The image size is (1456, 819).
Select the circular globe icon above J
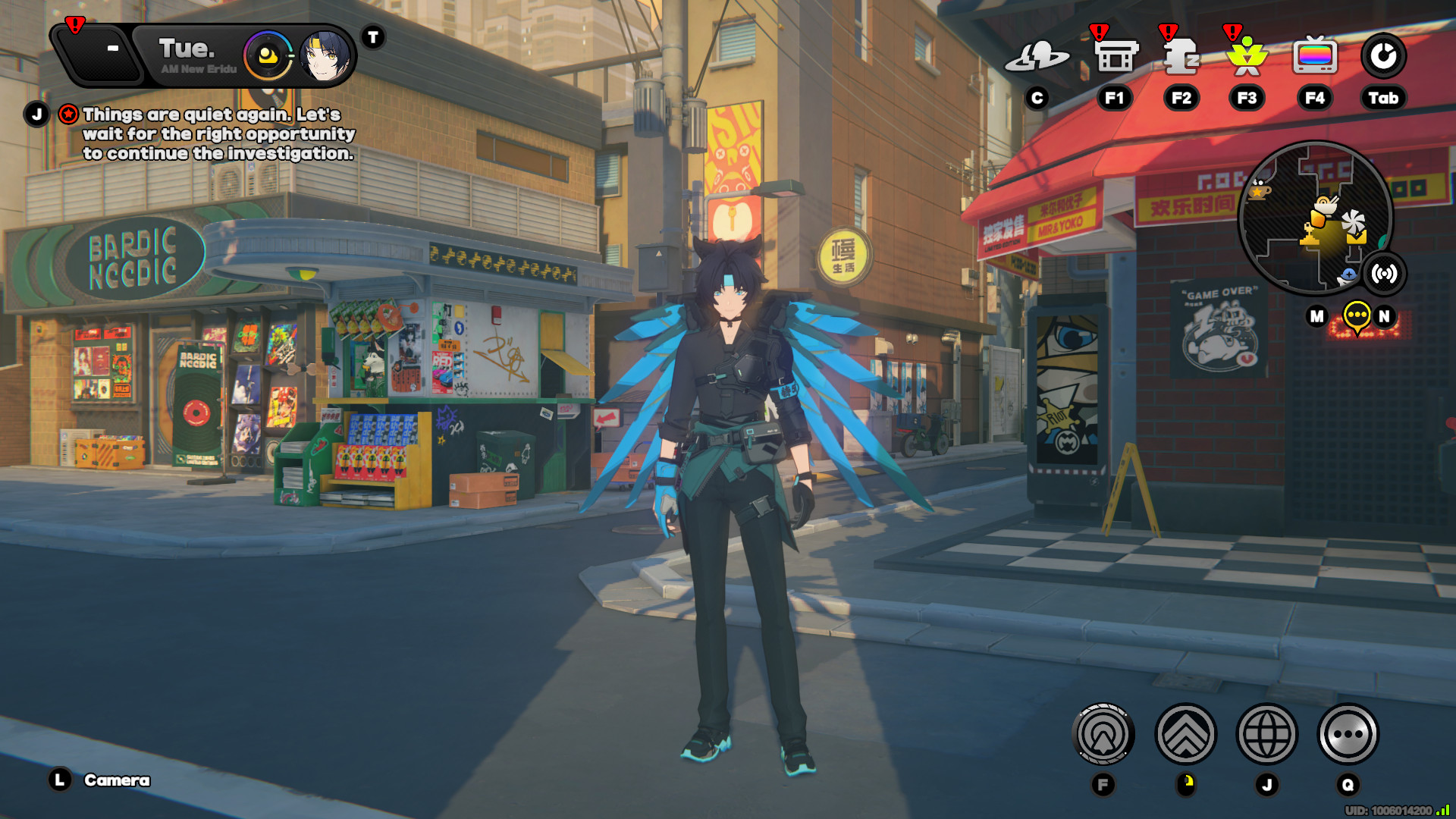click(1266, 733)
